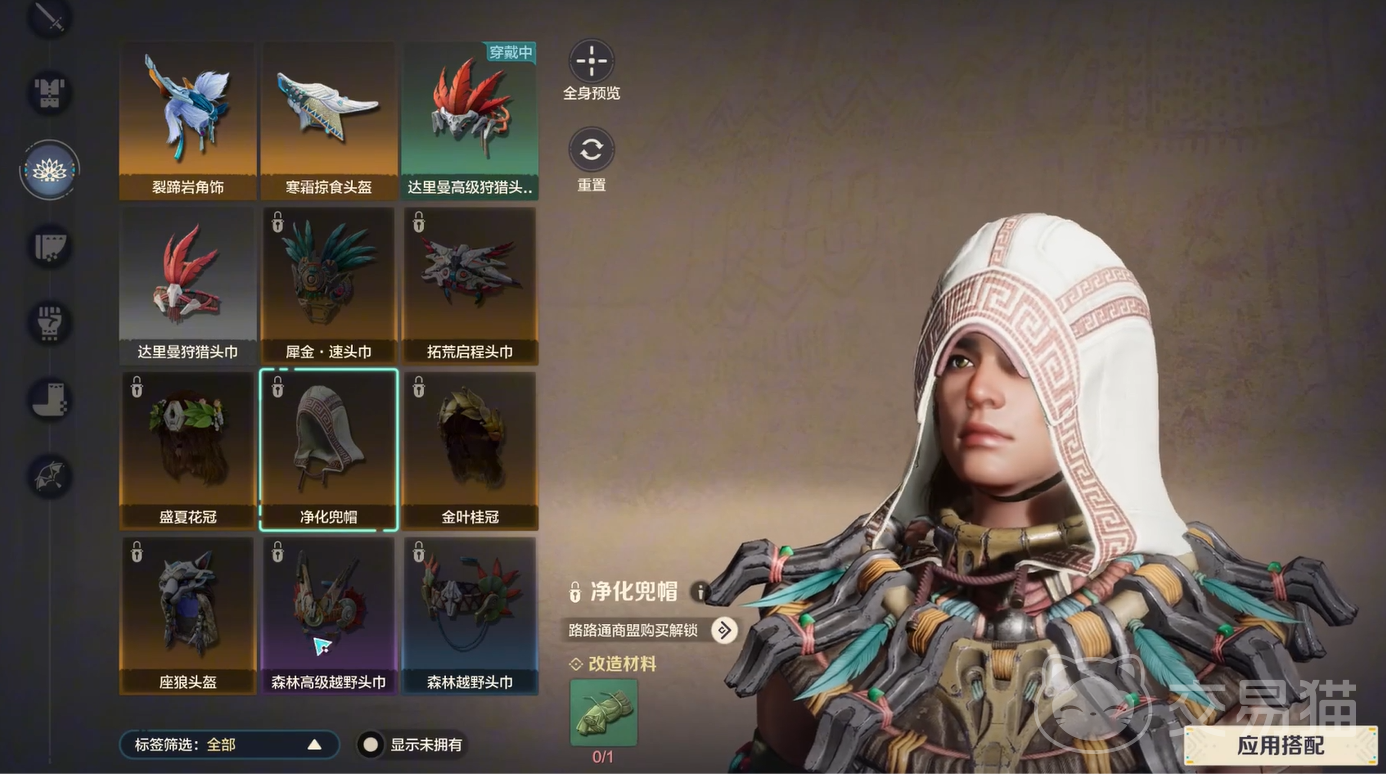Open the 标签筛选 filter dropdown
Screen dimensions: 1386x774
[x=229, y=745]
